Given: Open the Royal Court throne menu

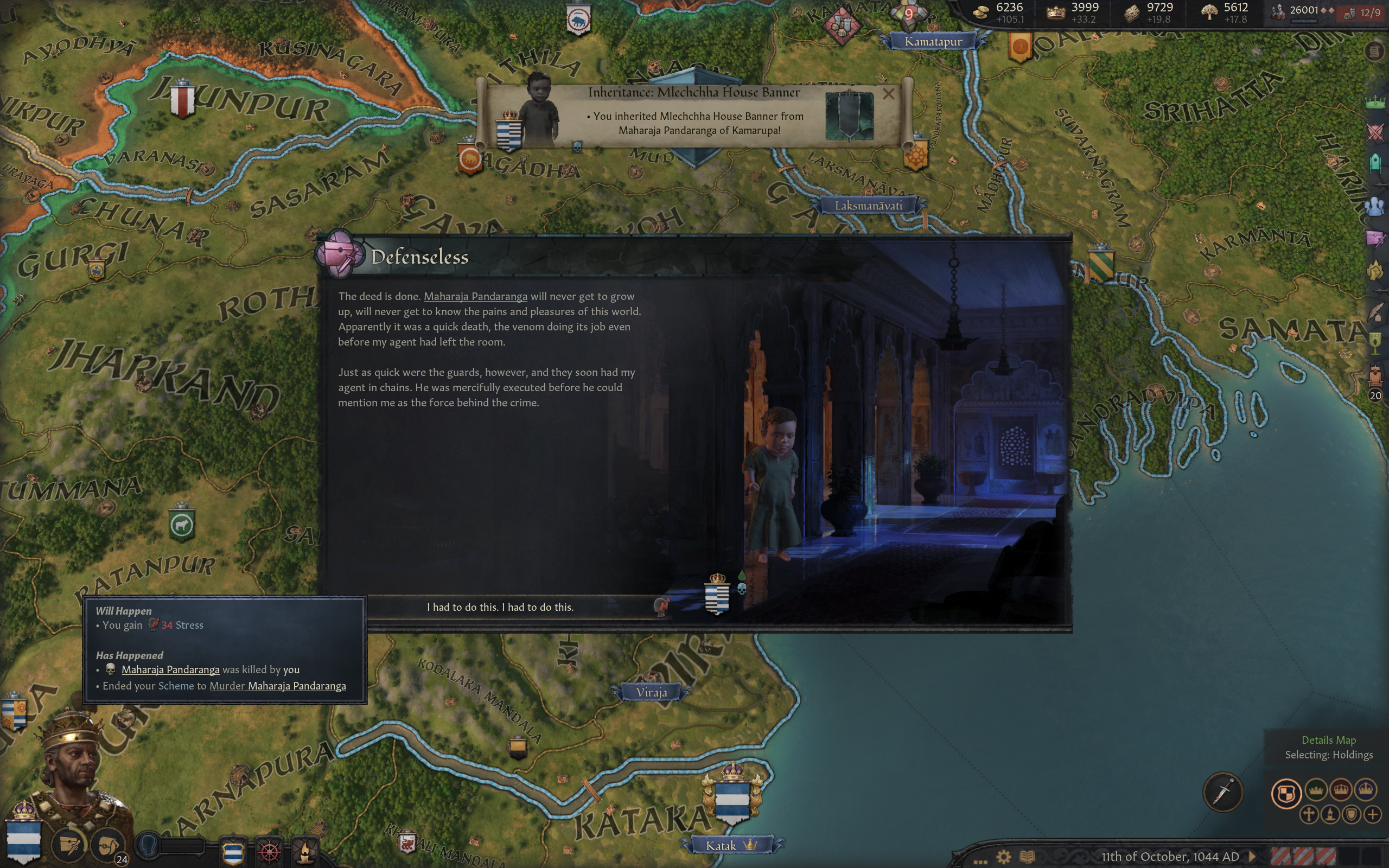Looking at the screenshot, I should (1375, 376).
